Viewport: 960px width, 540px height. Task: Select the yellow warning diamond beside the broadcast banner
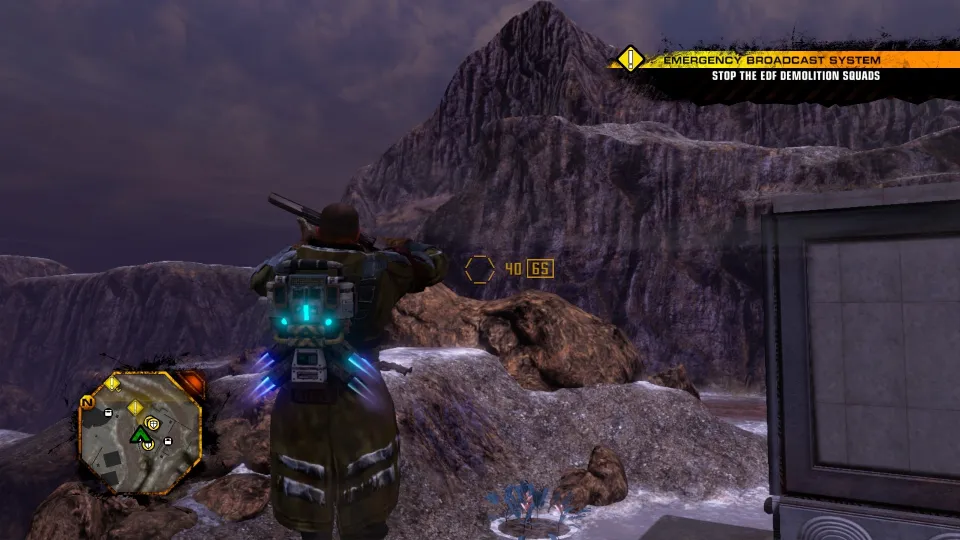(628, 58)
